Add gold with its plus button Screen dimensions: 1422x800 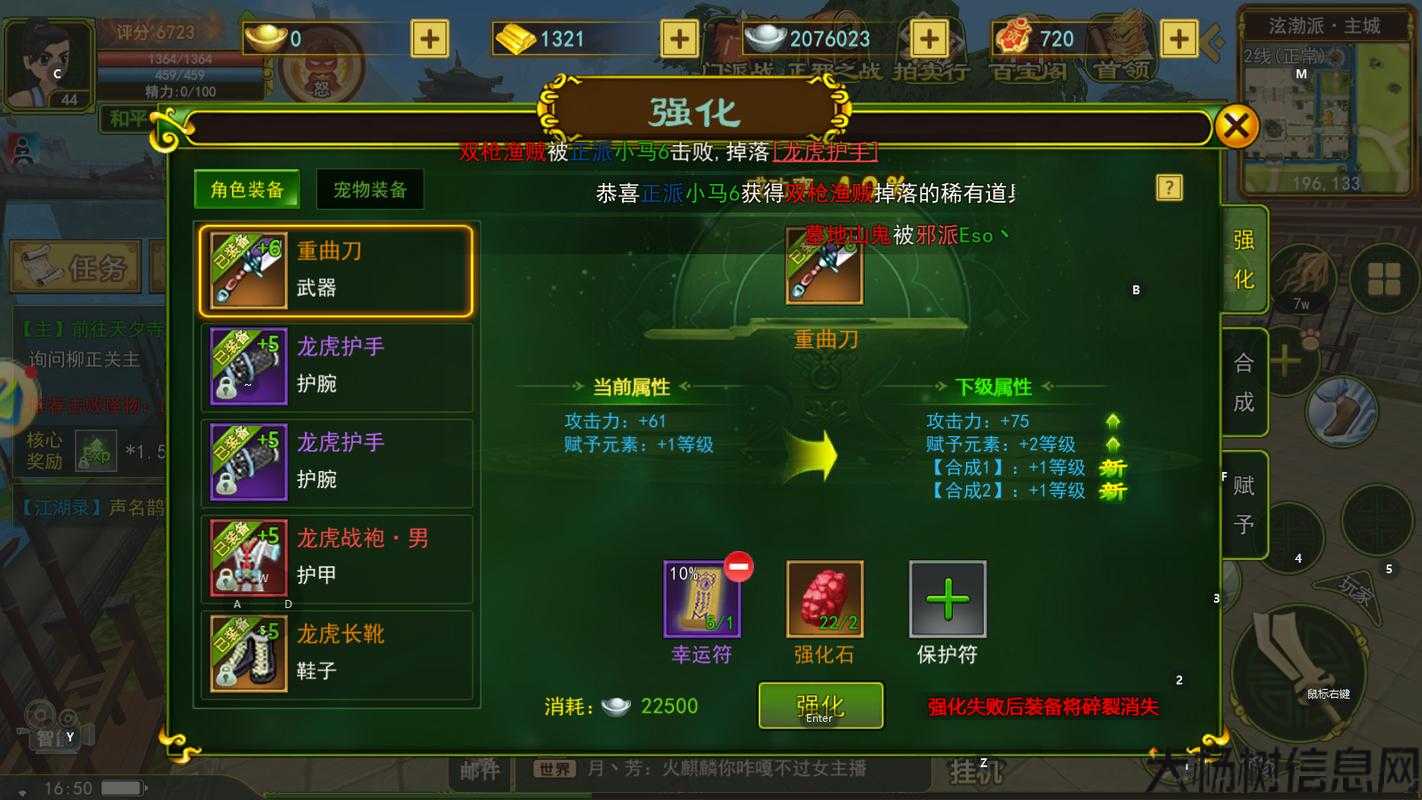pyautogui.click(x=678, y=38)
